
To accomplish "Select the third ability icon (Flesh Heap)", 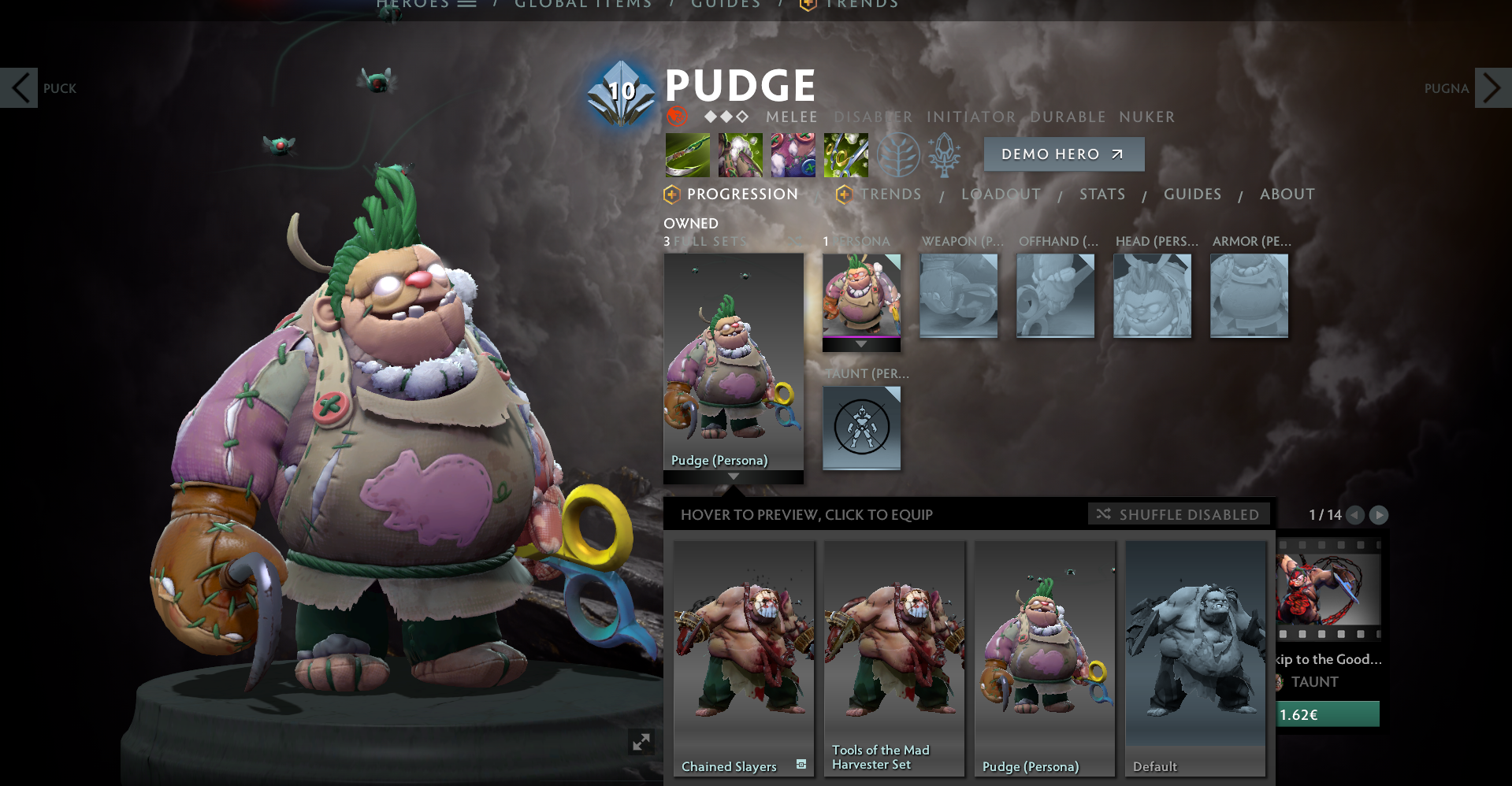I will click(792, 154).
